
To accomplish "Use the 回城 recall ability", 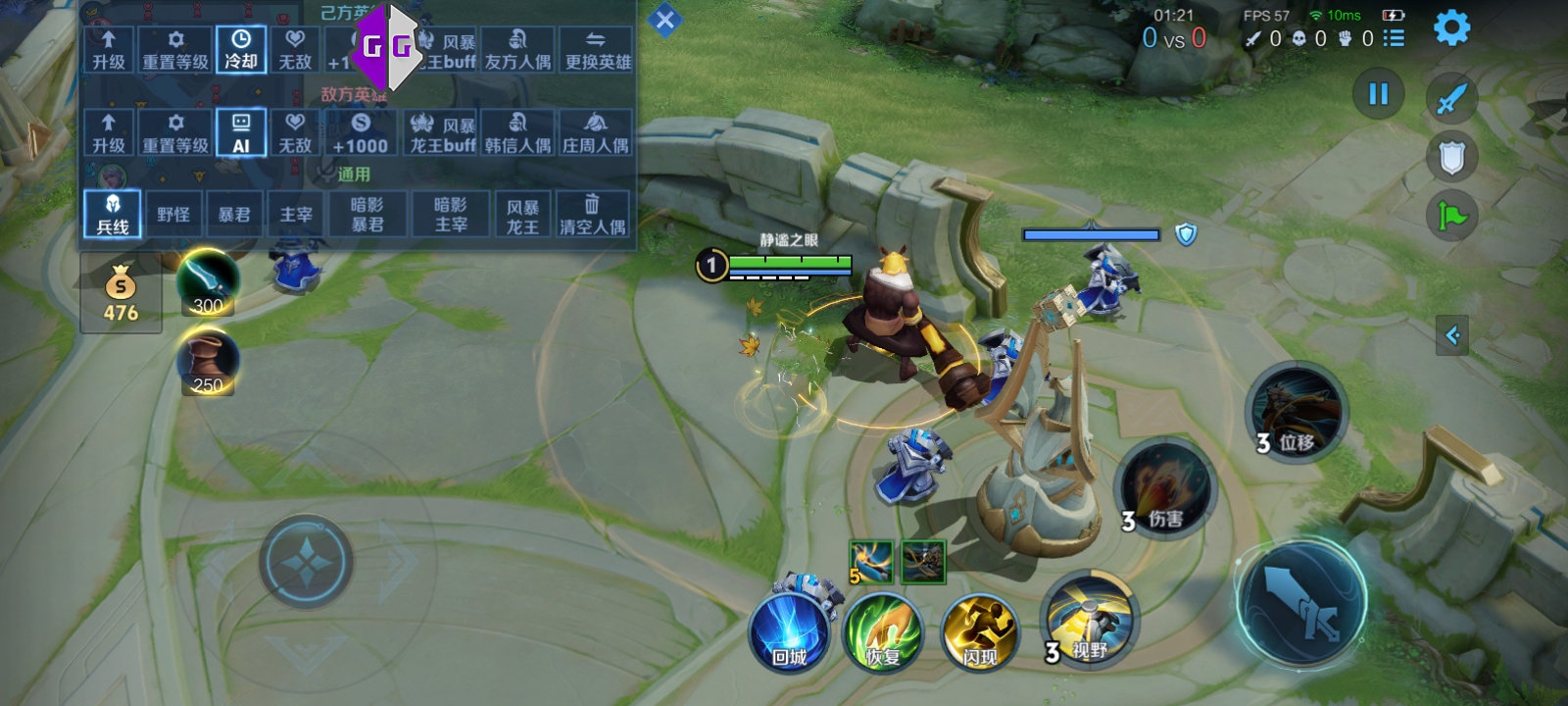I will tap(789, 632).
